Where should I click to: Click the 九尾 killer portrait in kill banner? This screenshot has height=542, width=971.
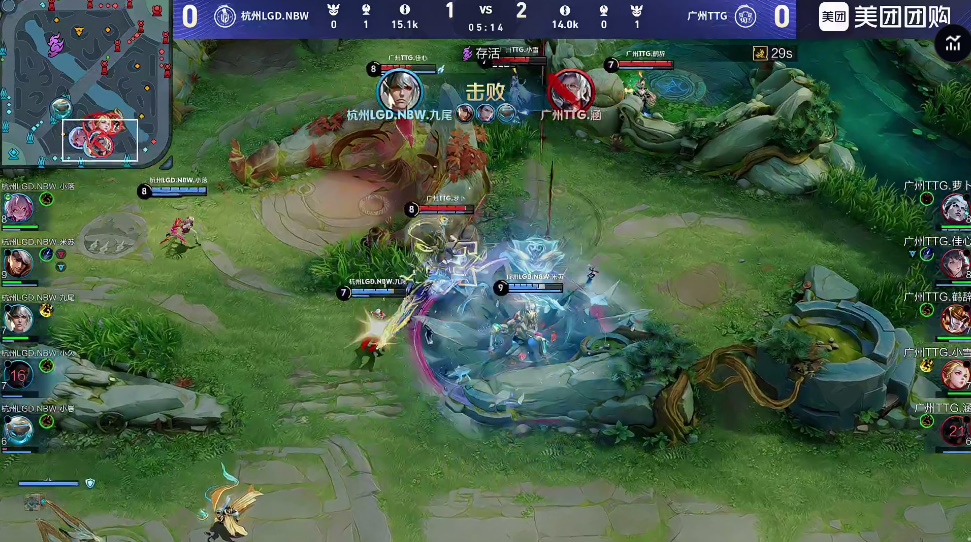point(400,91)
